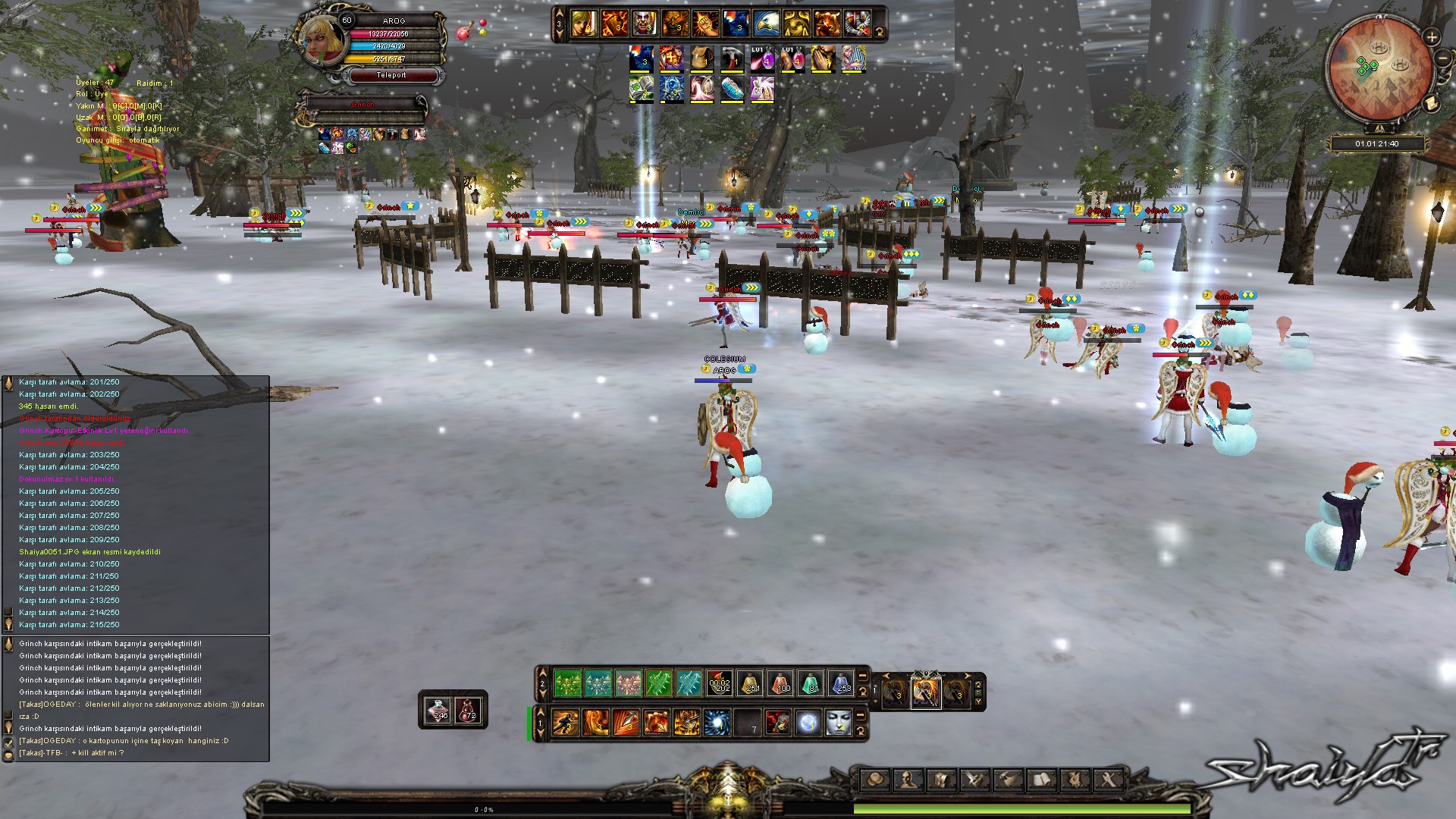This screenshot has height=819, width=1456.
Task: Open the open book menu button
Action: (x=1042, y=780)
